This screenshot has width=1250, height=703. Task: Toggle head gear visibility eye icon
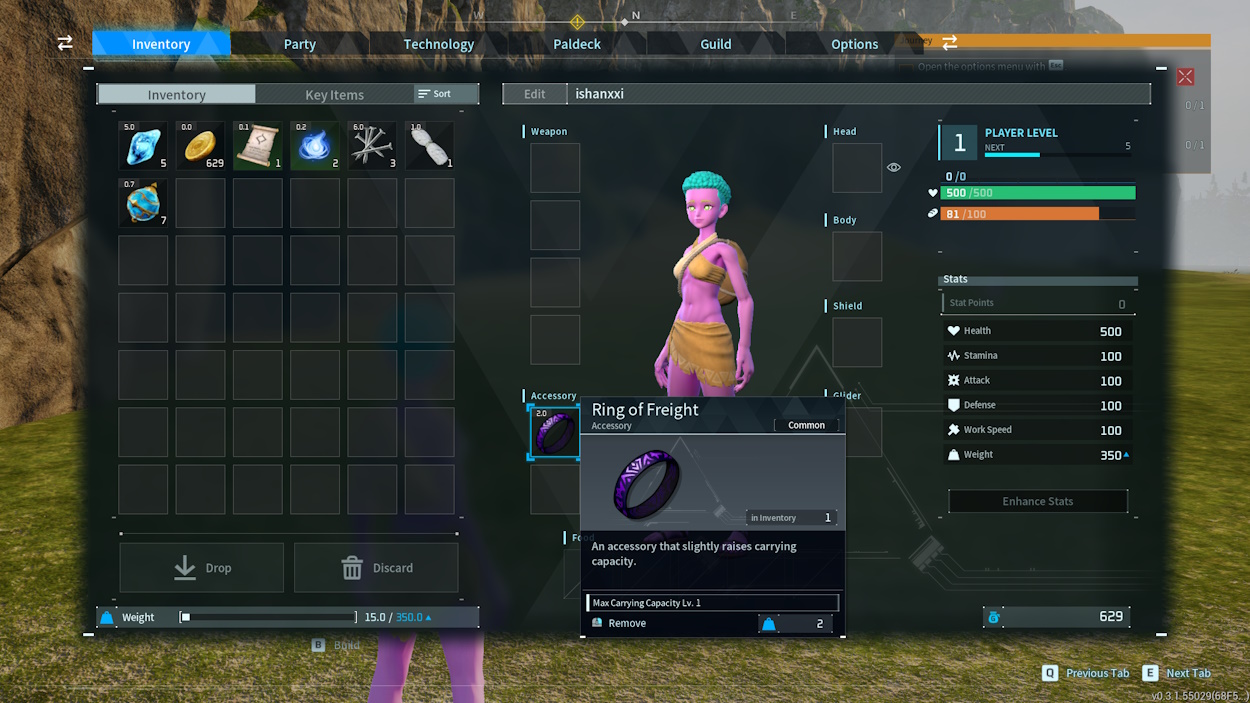point(894,167)
